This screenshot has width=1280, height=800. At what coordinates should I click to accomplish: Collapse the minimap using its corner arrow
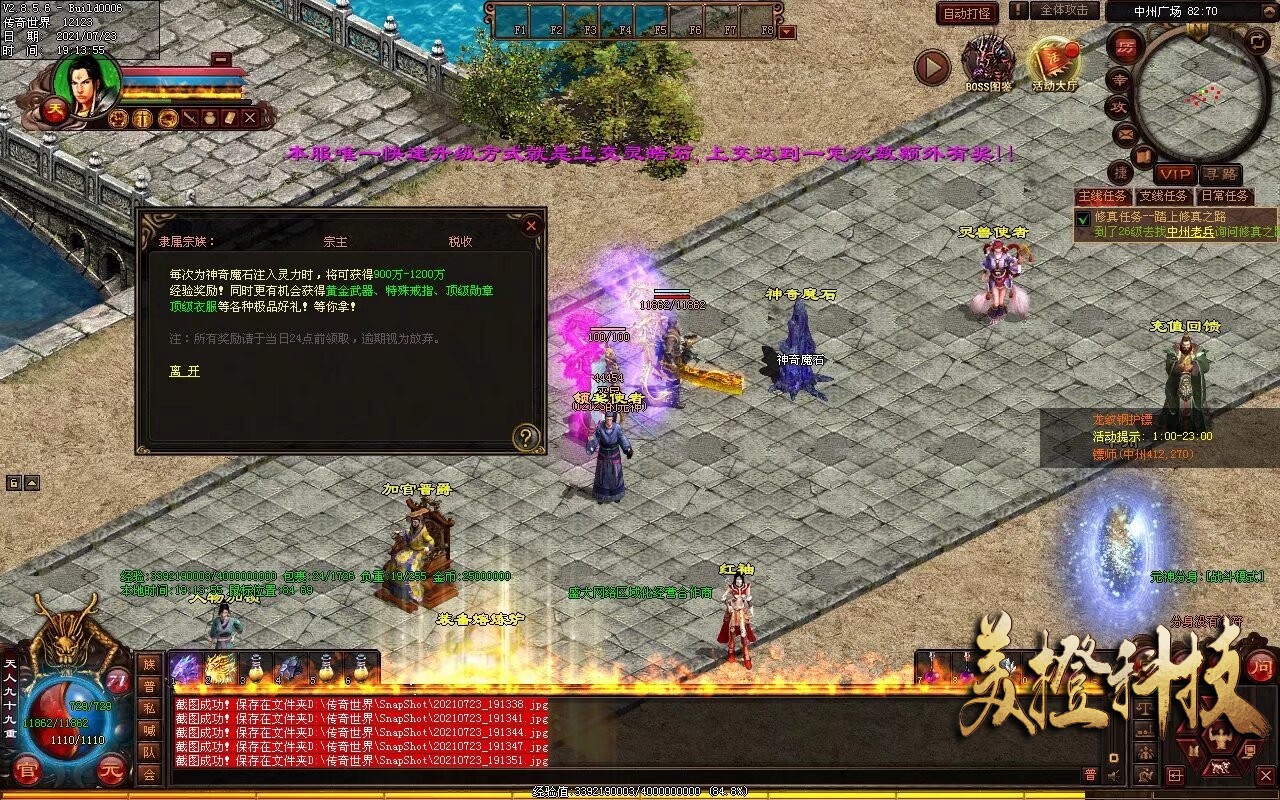point(1268,10)
